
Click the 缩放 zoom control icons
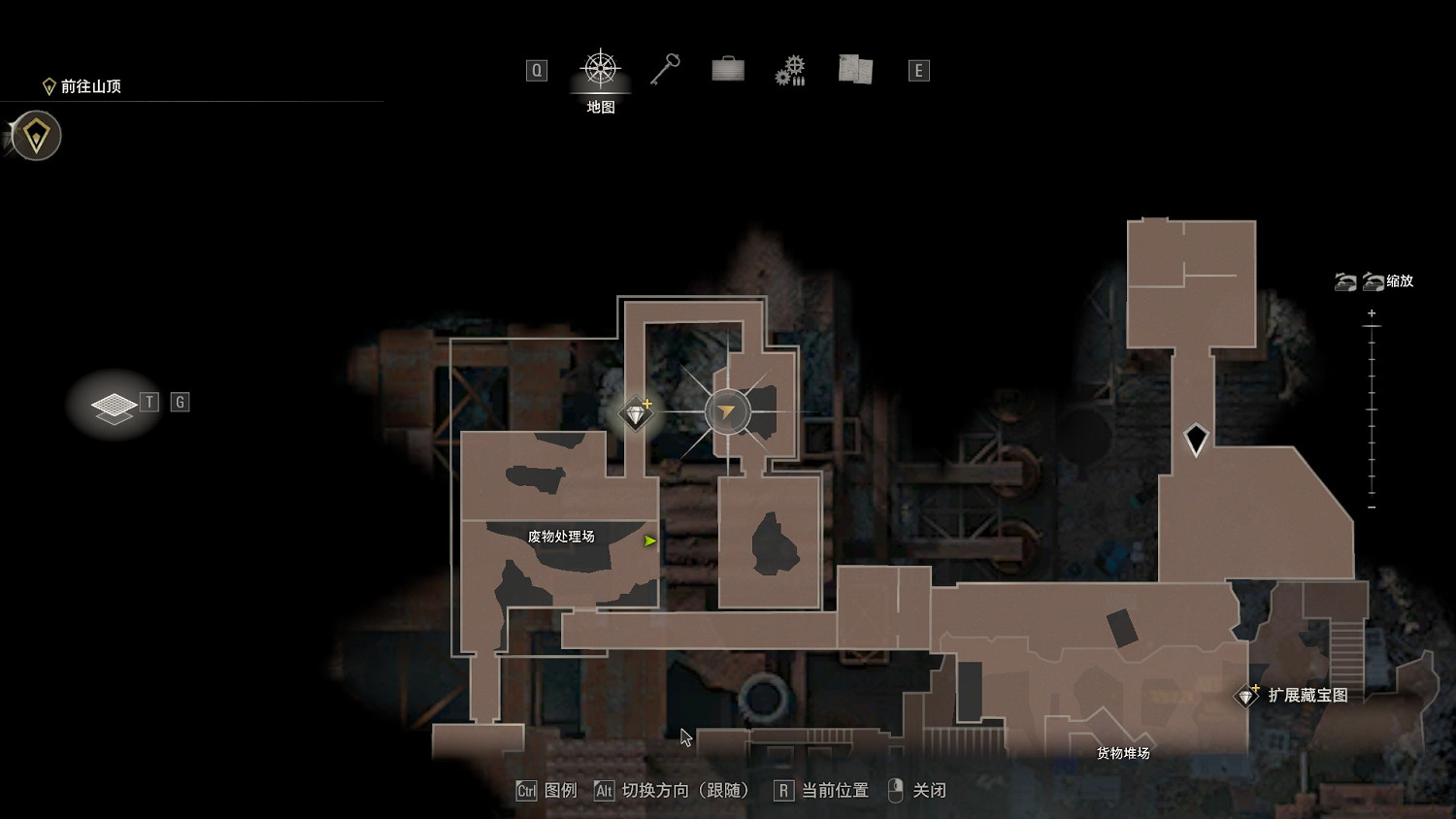[1359, 280]
